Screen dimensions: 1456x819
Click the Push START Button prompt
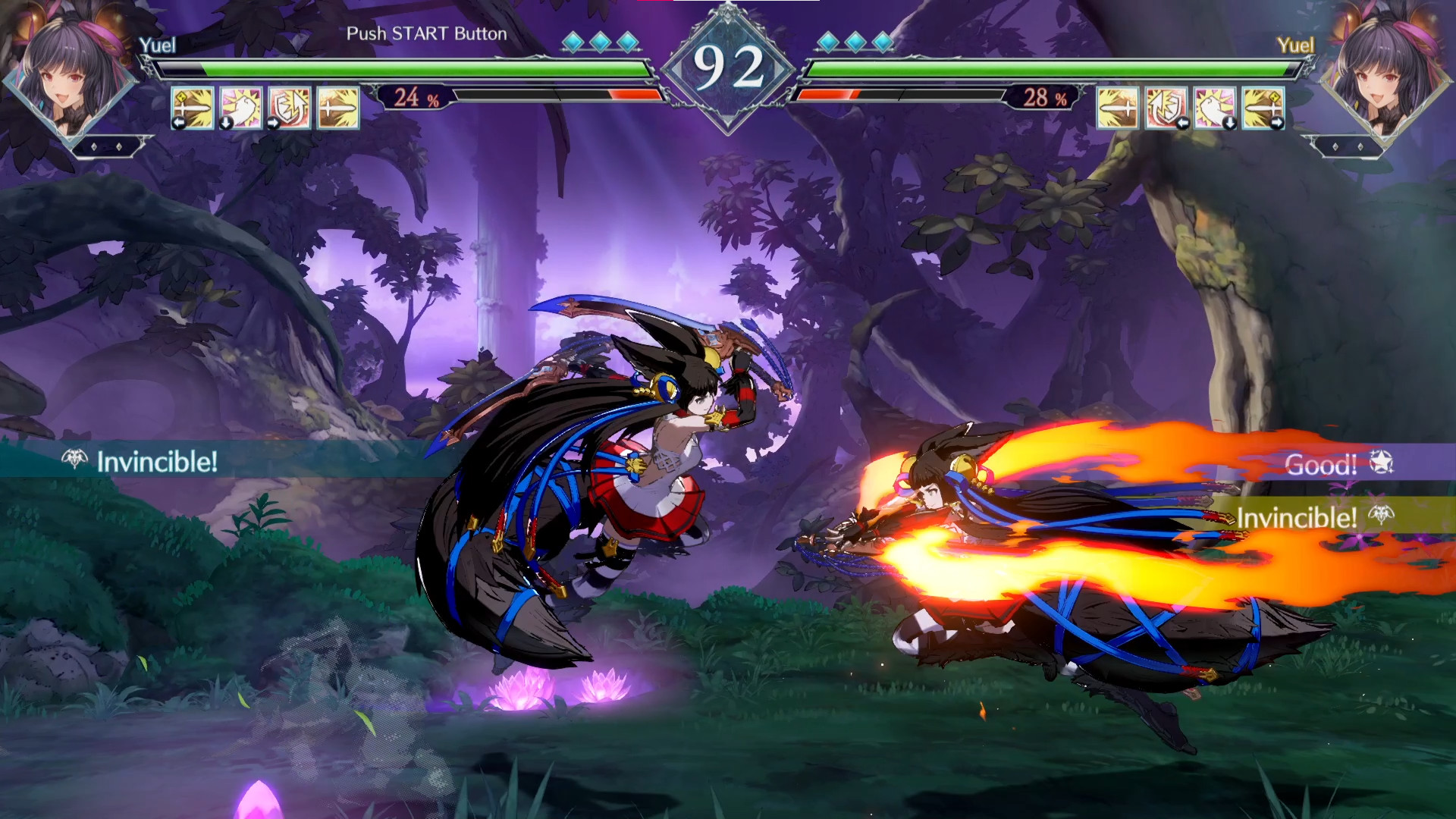(427, 34)
